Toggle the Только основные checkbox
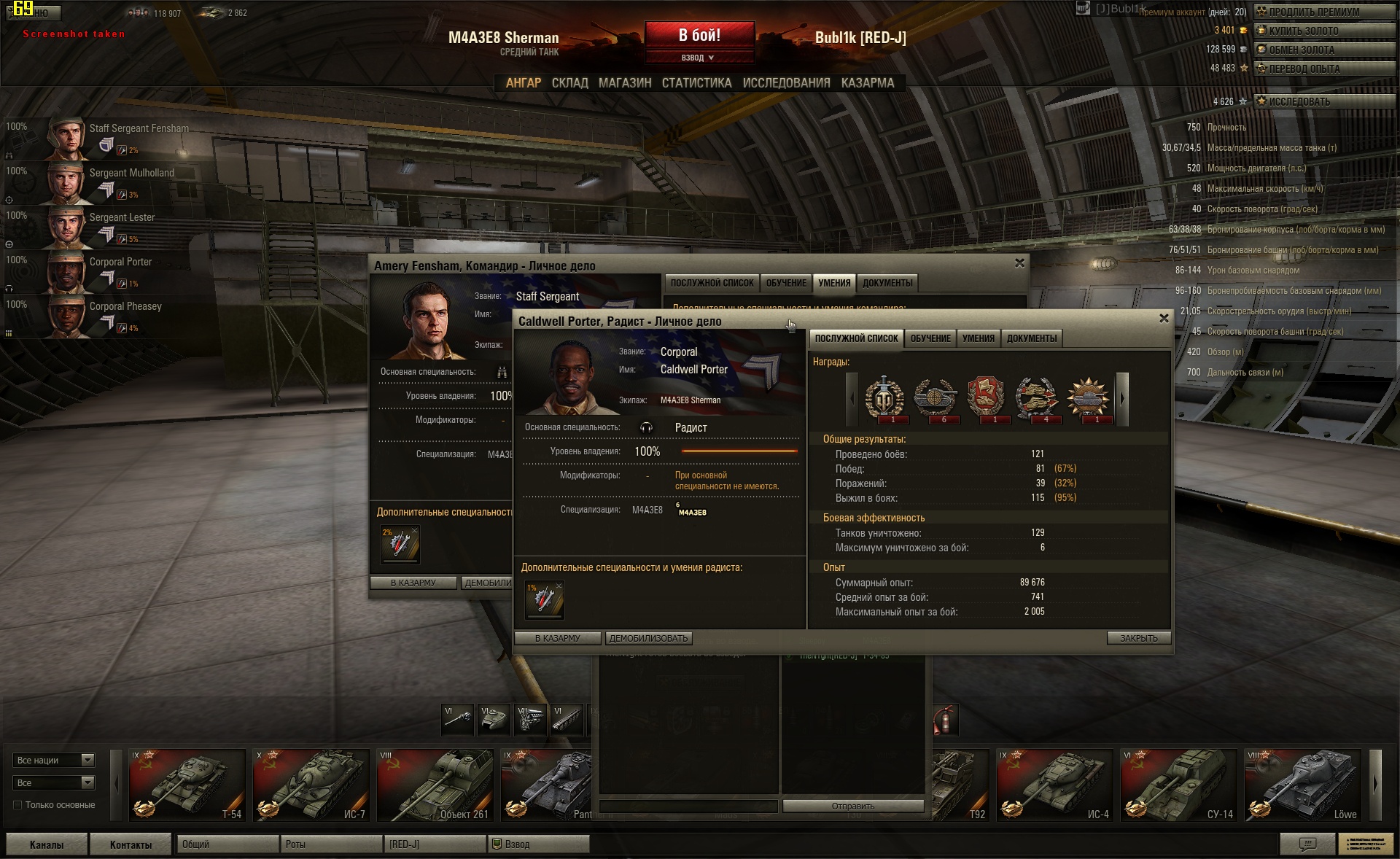 17,805
